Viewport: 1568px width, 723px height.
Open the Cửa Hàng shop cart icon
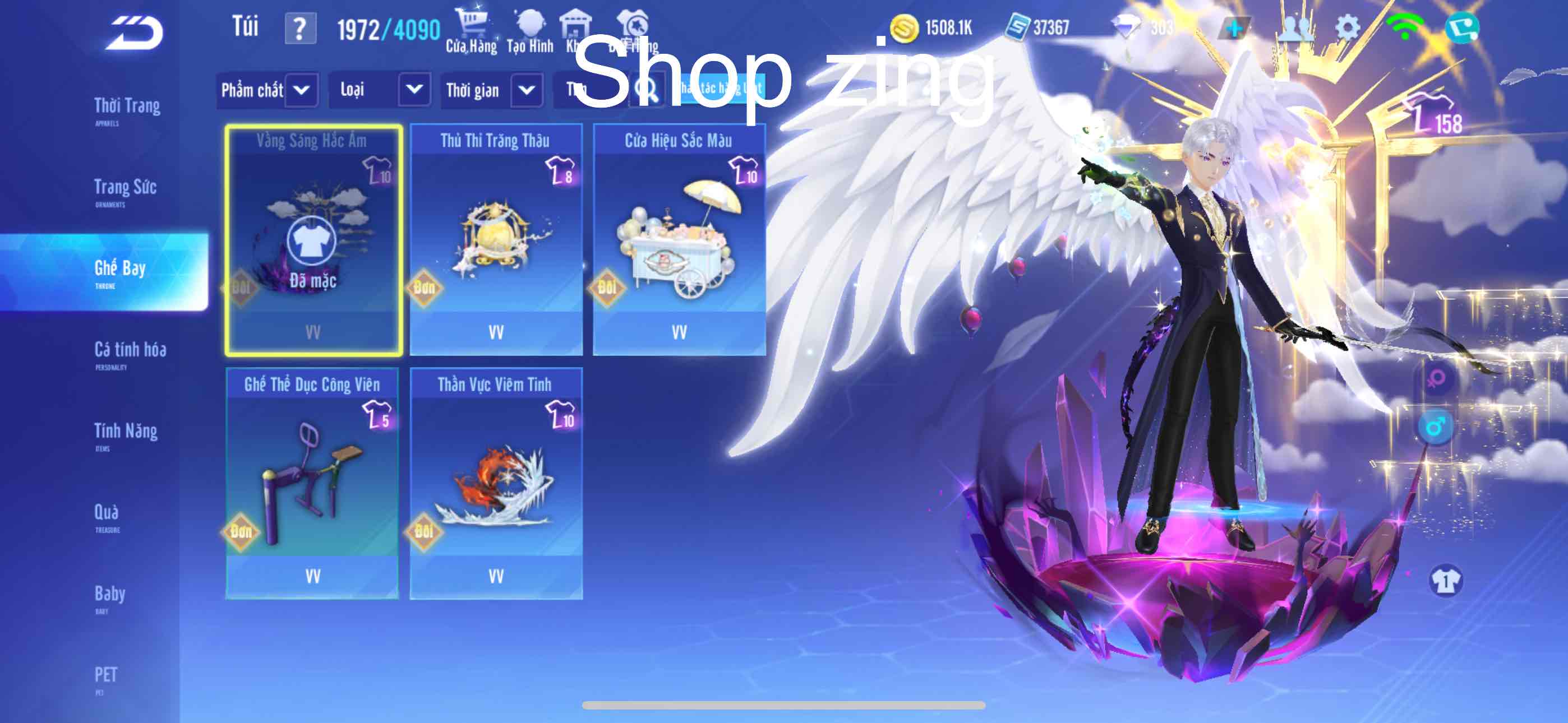471,30
